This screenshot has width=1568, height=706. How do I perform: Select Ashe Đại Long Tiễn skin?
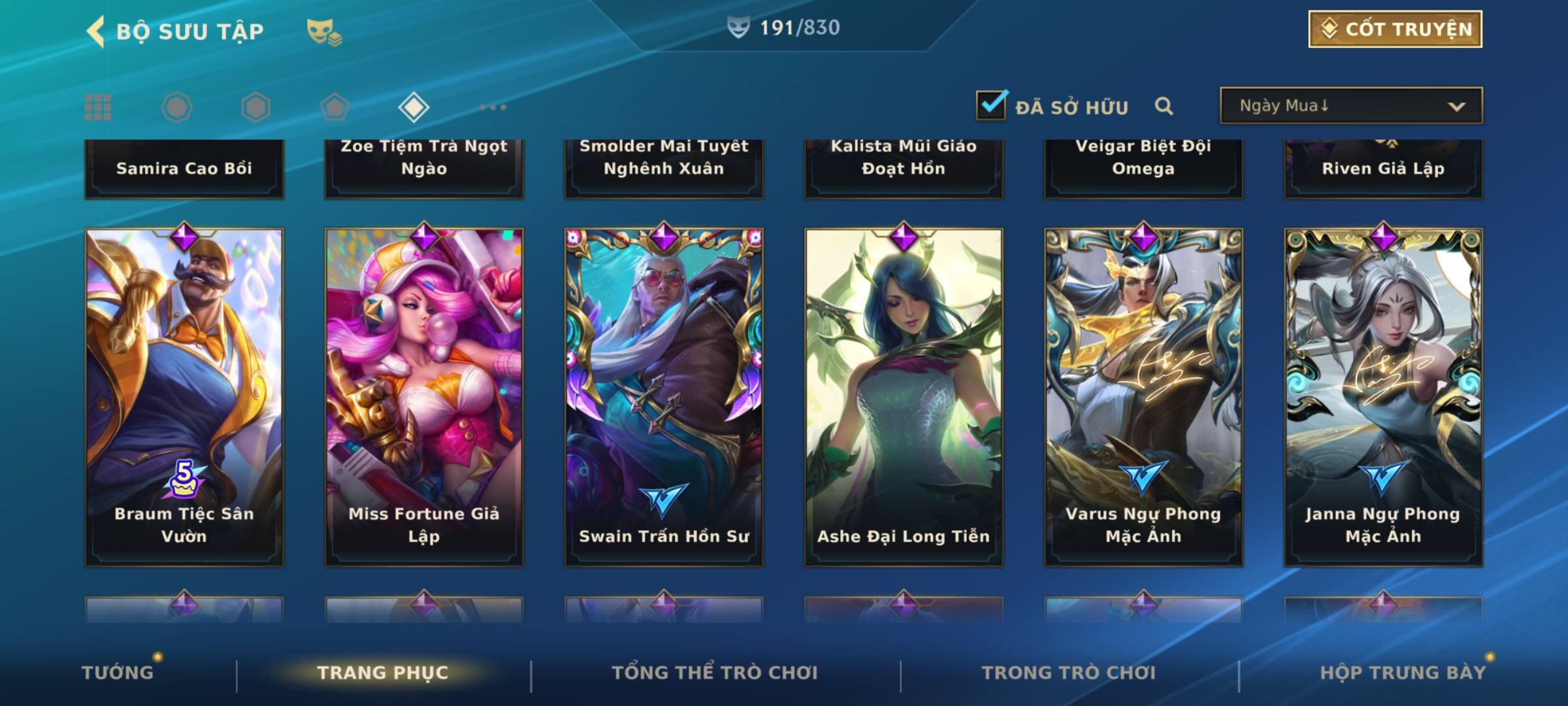click(904, 397)
